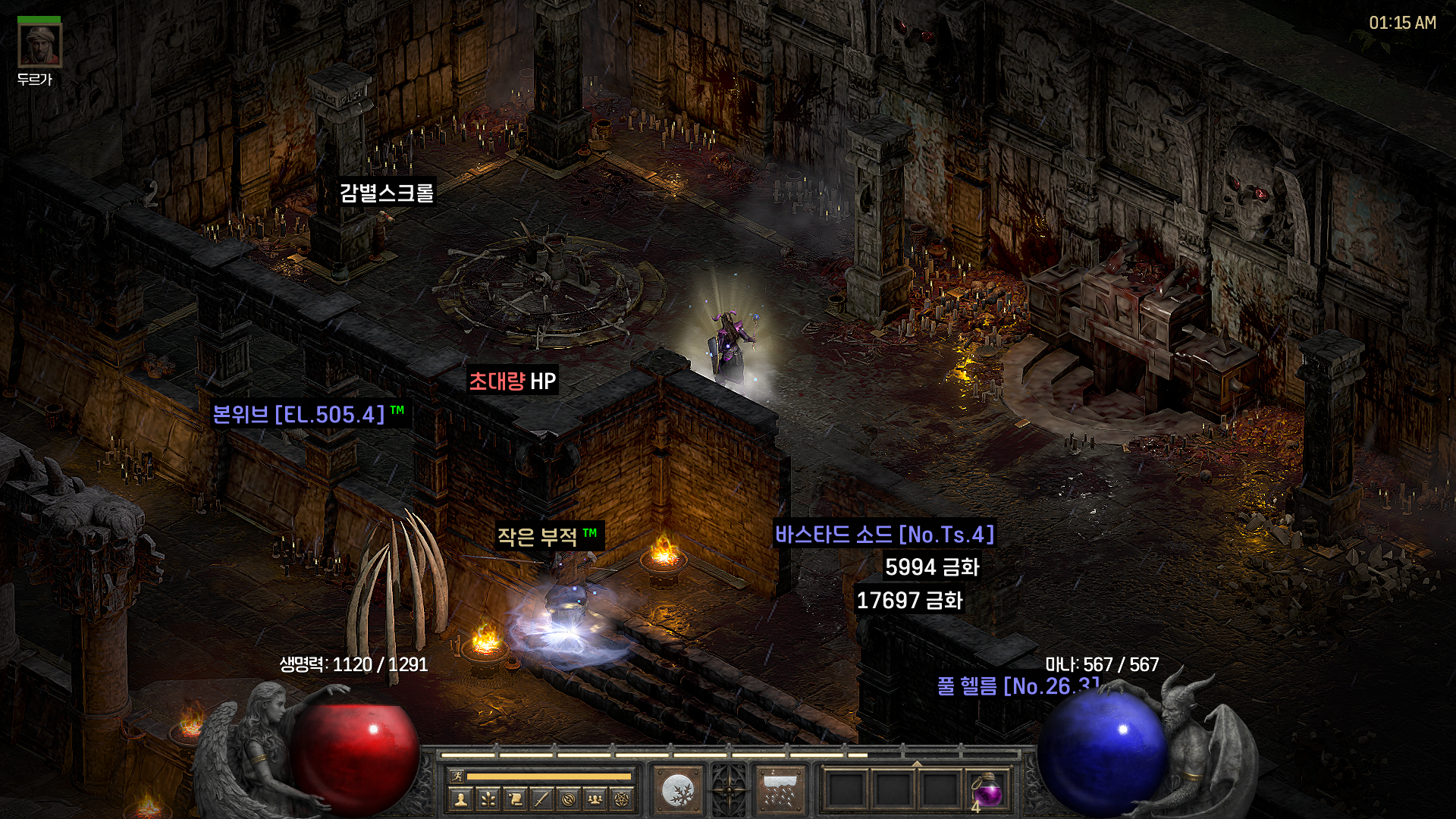Click the mercenary portrait named 두르가

tap(39, 45)
